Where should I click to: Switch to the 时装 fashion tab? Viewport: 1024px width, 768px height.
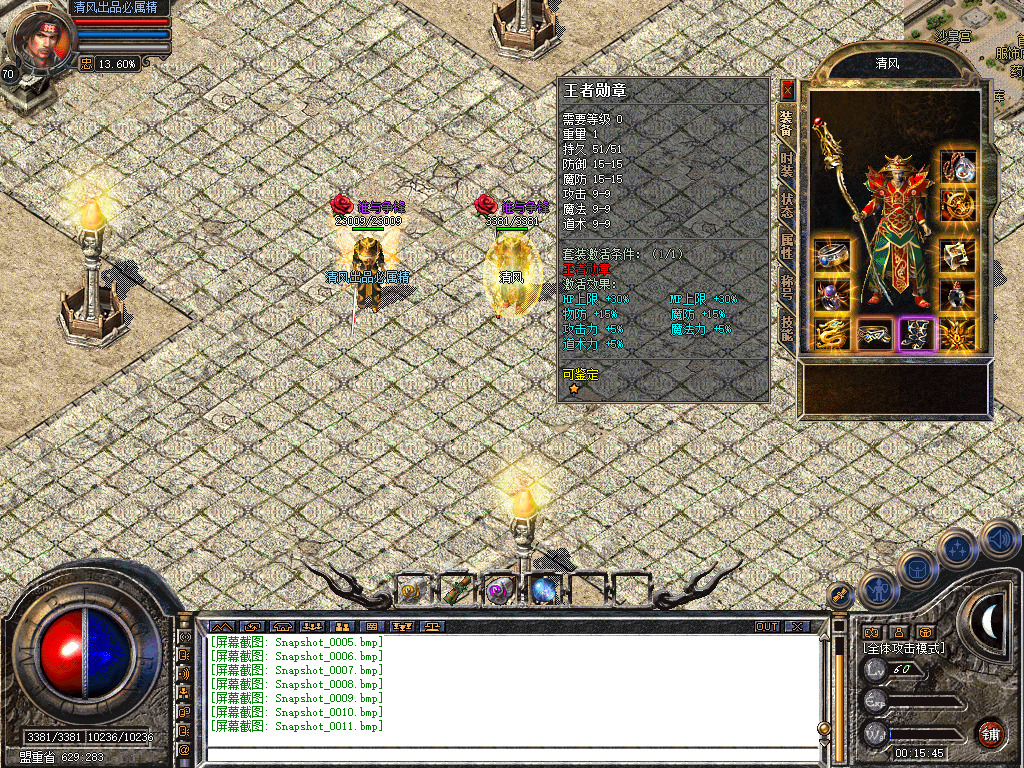[x=787, y=165]
